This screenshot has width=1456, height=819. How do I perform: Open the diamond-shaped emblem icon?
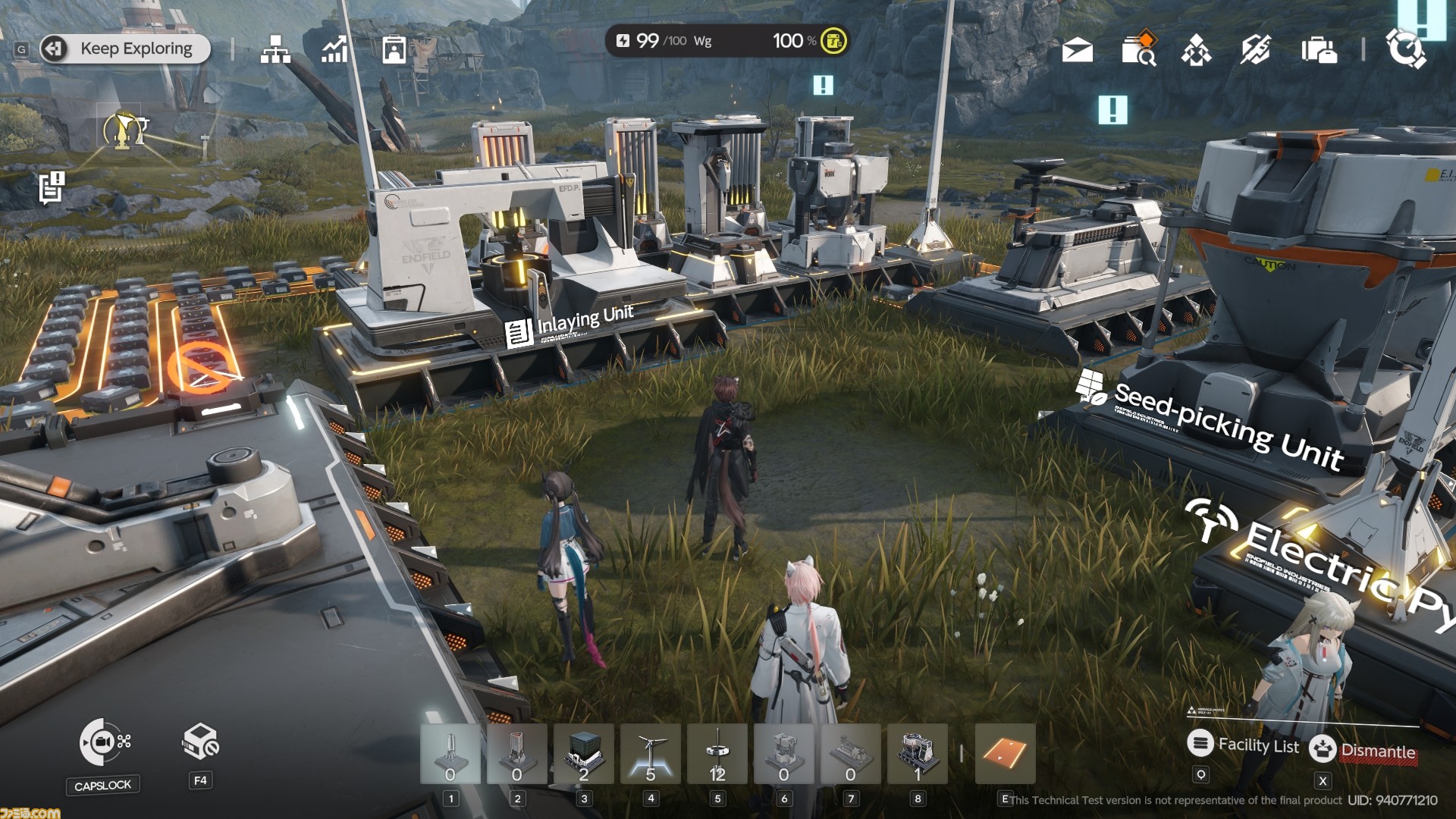click(x=1197, y=51)
